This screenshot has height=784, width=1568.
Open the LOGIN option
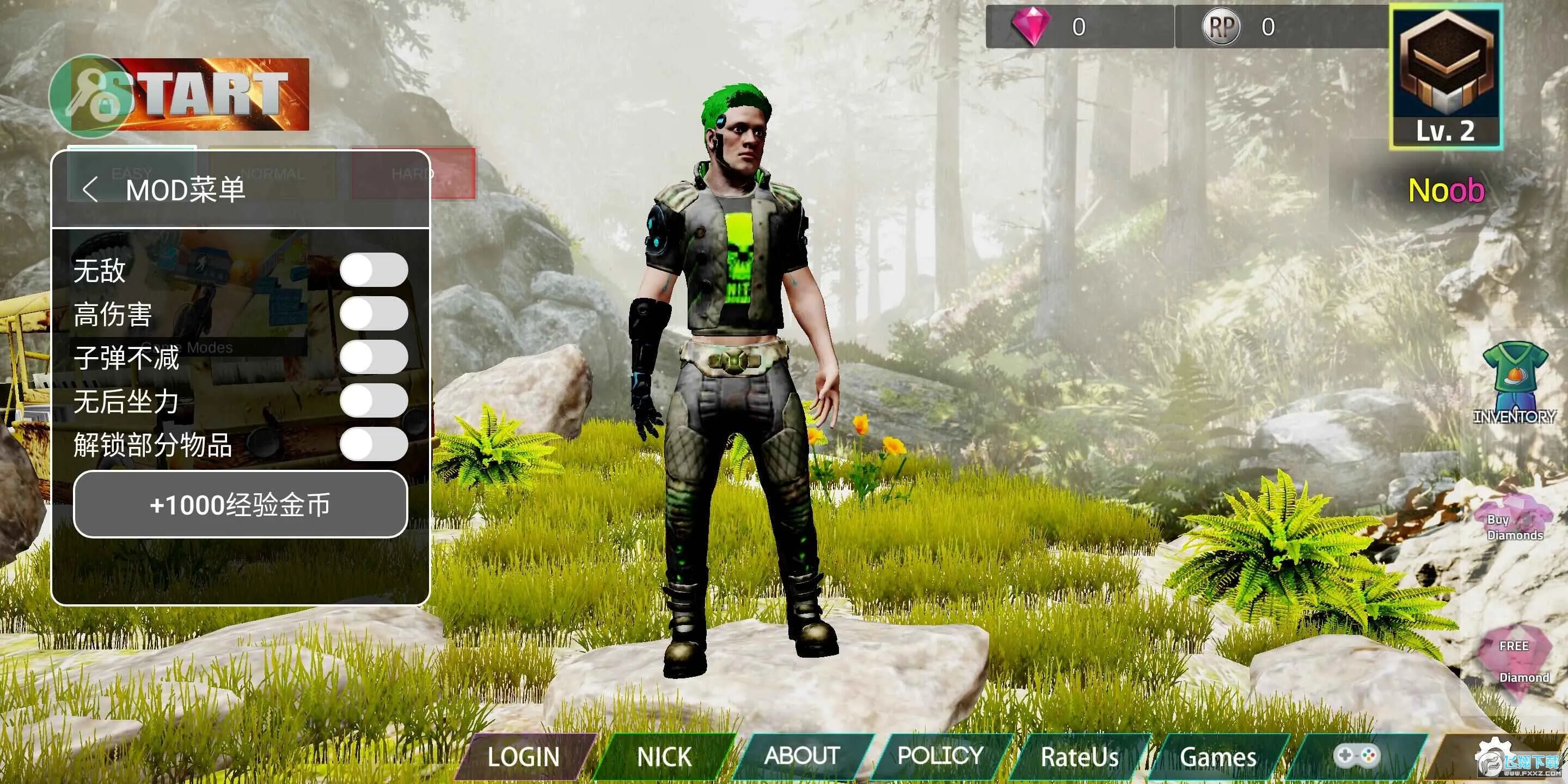point(523,757)
